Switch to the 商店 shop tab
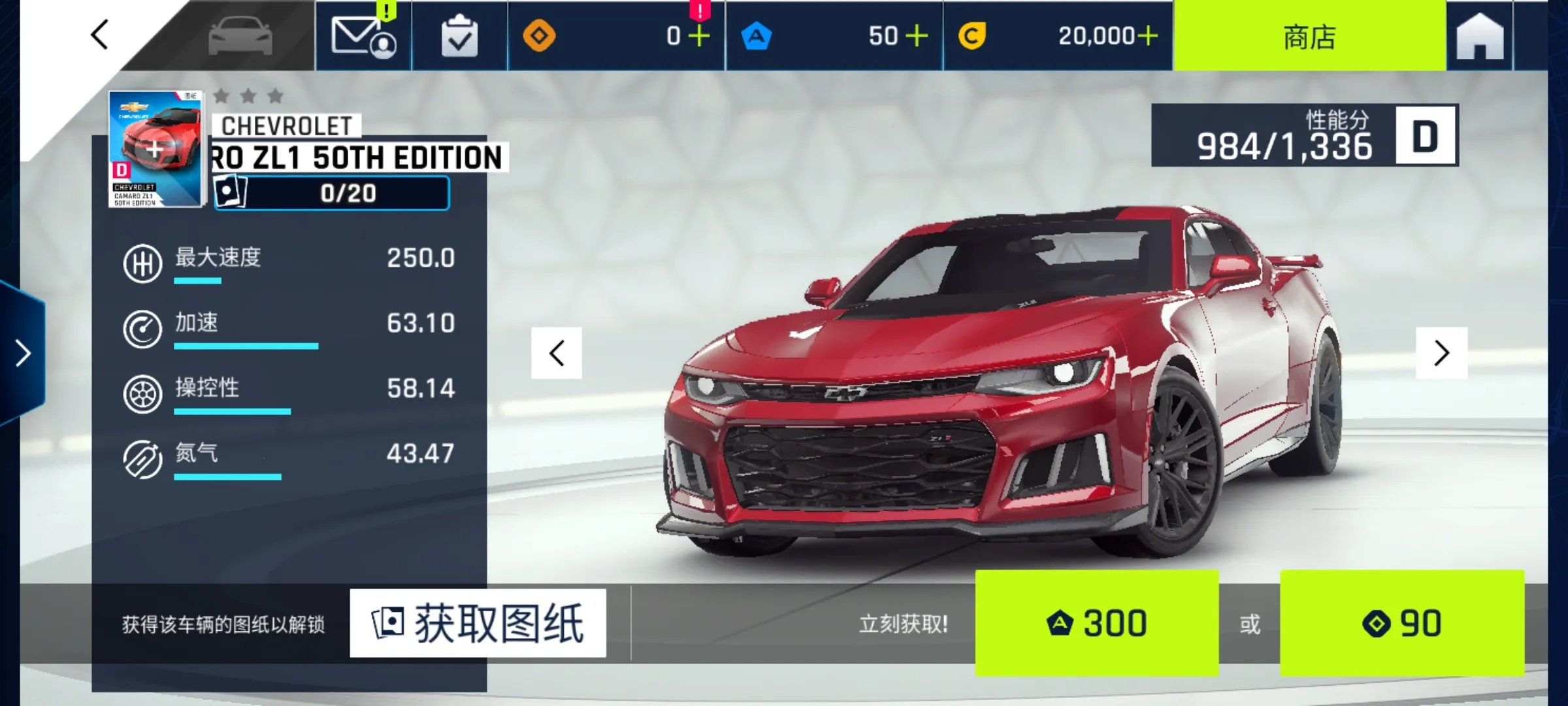Viewport: 1568px width, 706px height. click(1309, 36)
